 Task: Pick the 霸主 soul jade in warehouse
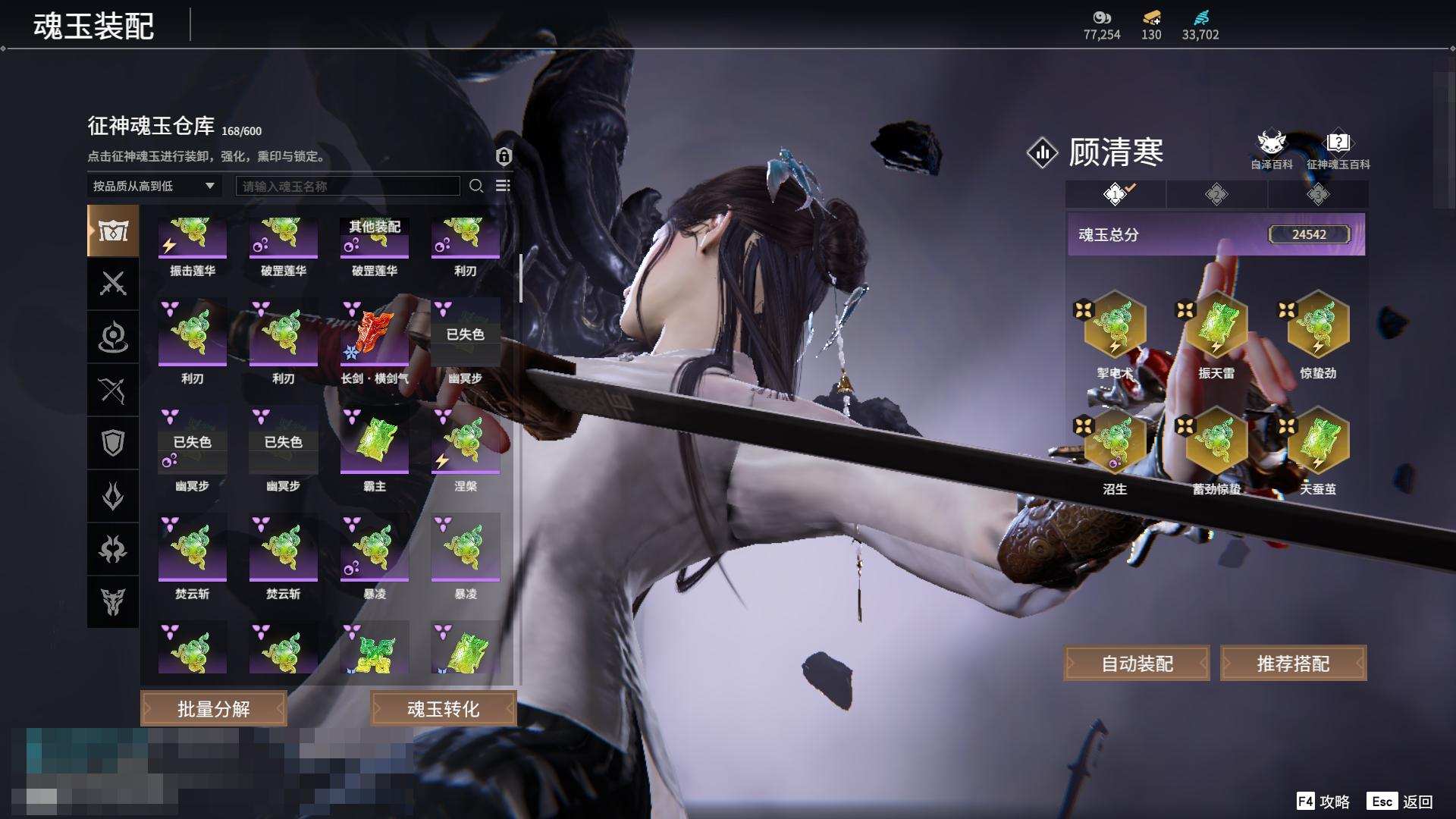tap(375, 441)
